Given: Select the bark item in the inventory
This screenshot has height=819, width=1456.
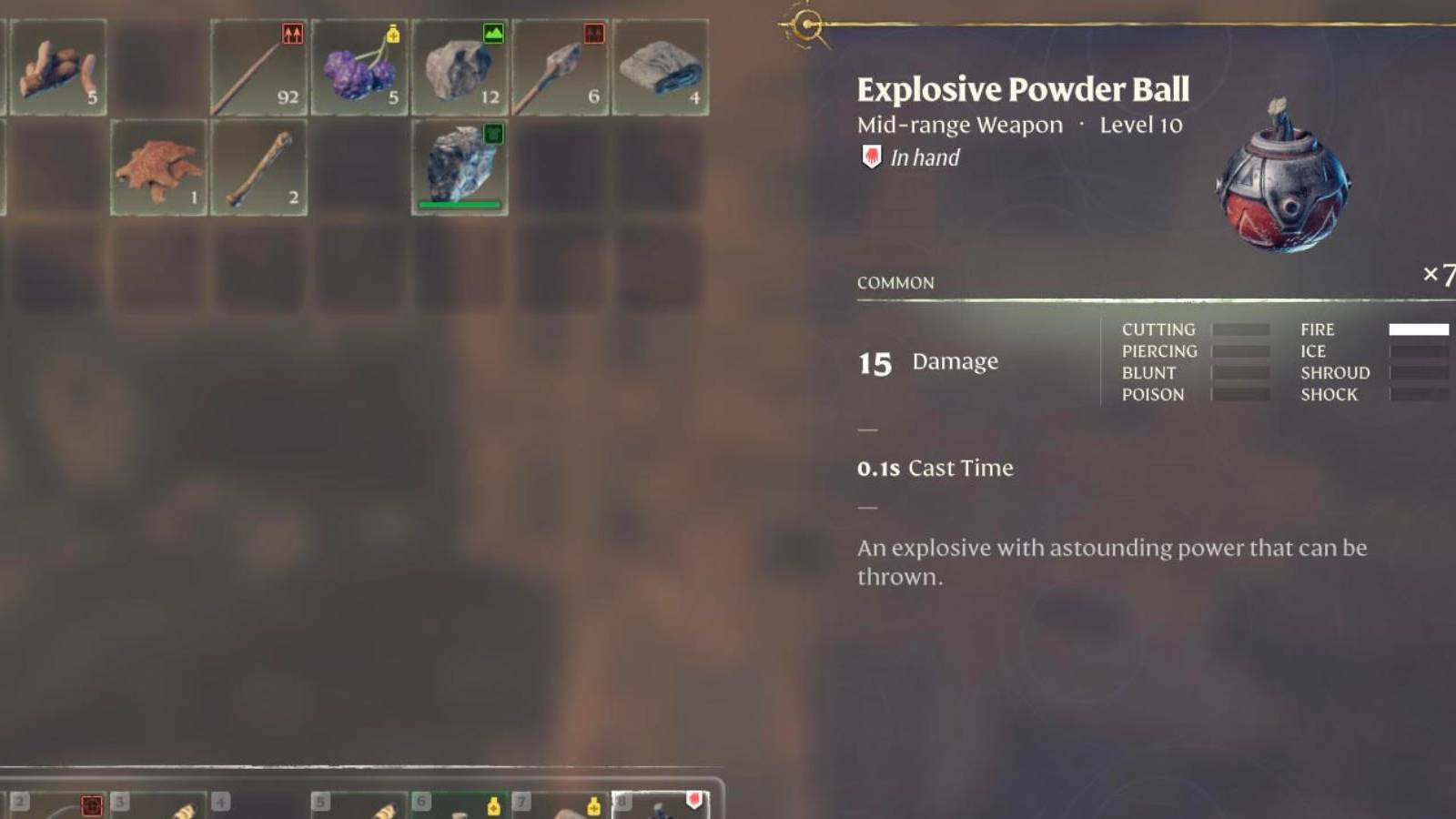Looking at the screenshot, I should pos(160,168).
